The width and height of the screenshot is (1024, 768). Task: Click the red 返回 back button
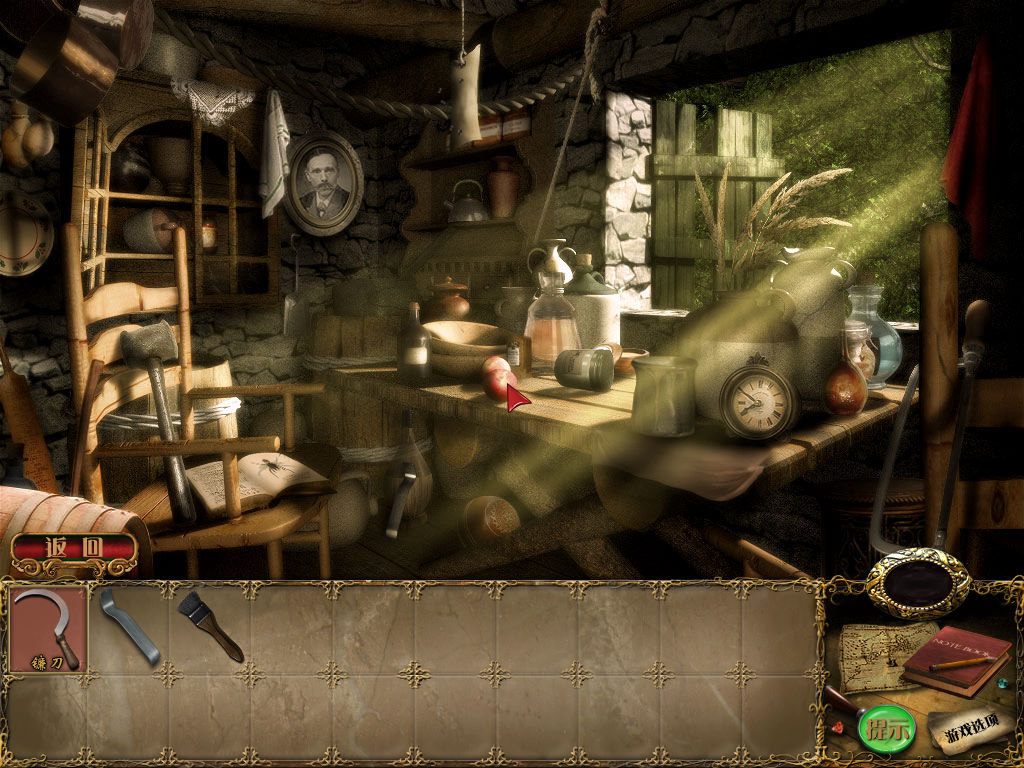point(74,548)
